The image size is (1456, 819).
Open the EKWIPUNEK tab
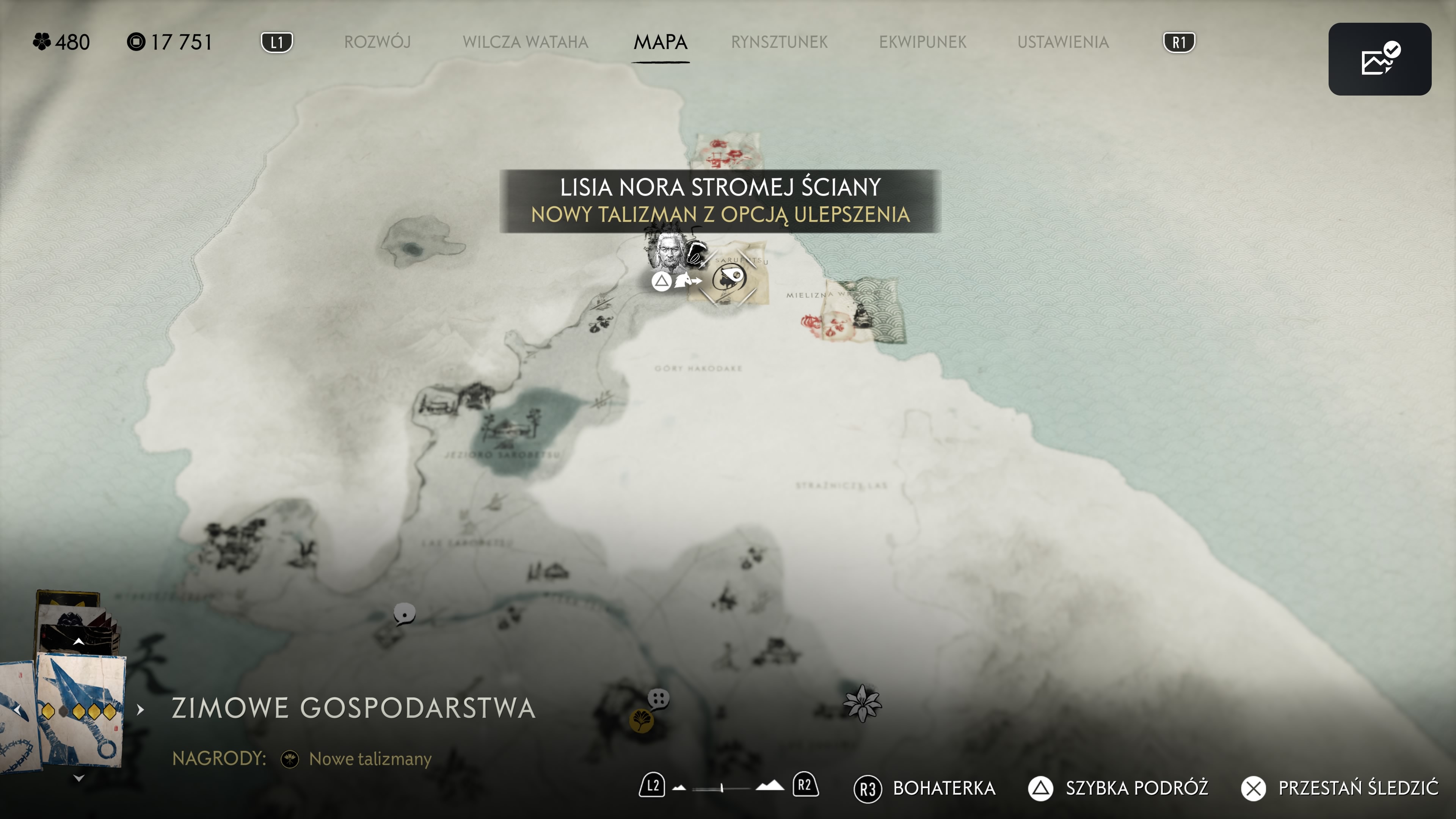pyautogui.click(x=923, y=42)
